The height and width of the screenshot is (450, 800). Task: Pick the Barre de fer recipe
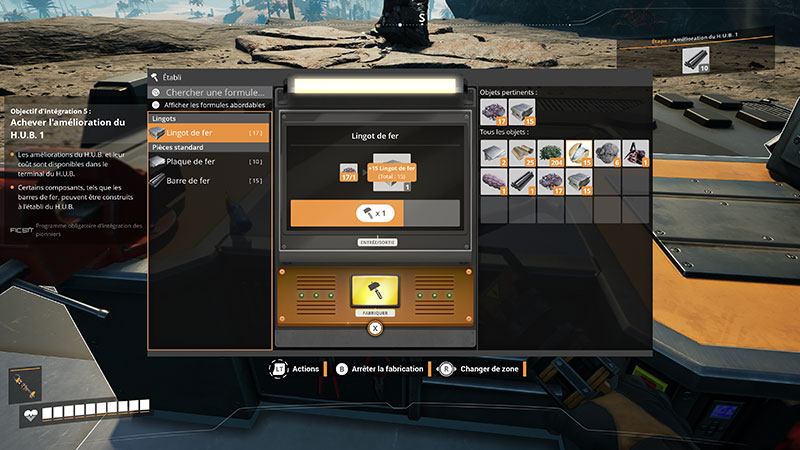point(208,181)
